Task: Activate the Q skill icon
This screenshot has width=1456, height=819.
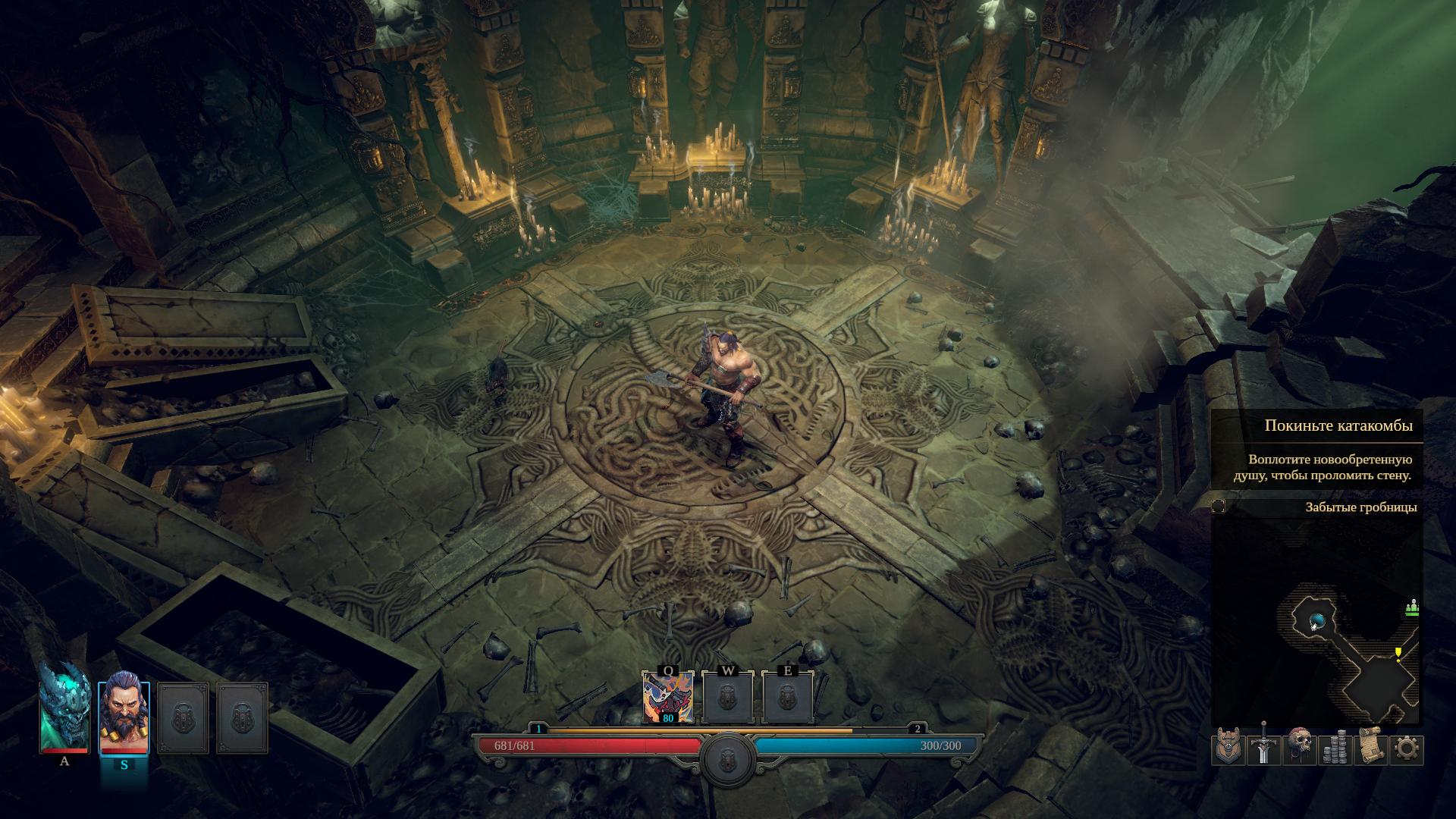Action: point(667,697)
